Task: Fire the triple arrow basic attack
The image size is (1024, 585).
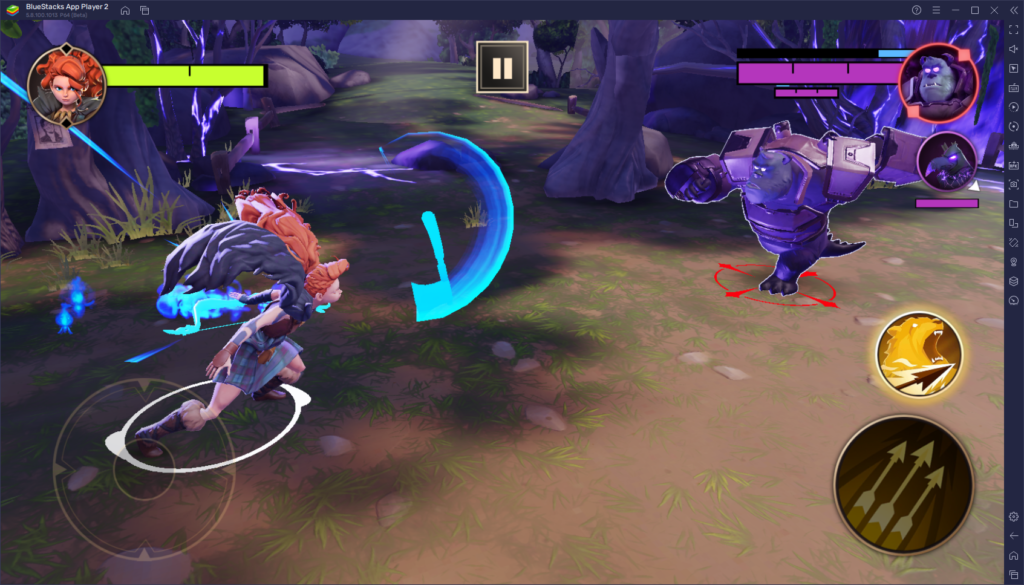Action: pyautogui.click(x=903, y=478)
